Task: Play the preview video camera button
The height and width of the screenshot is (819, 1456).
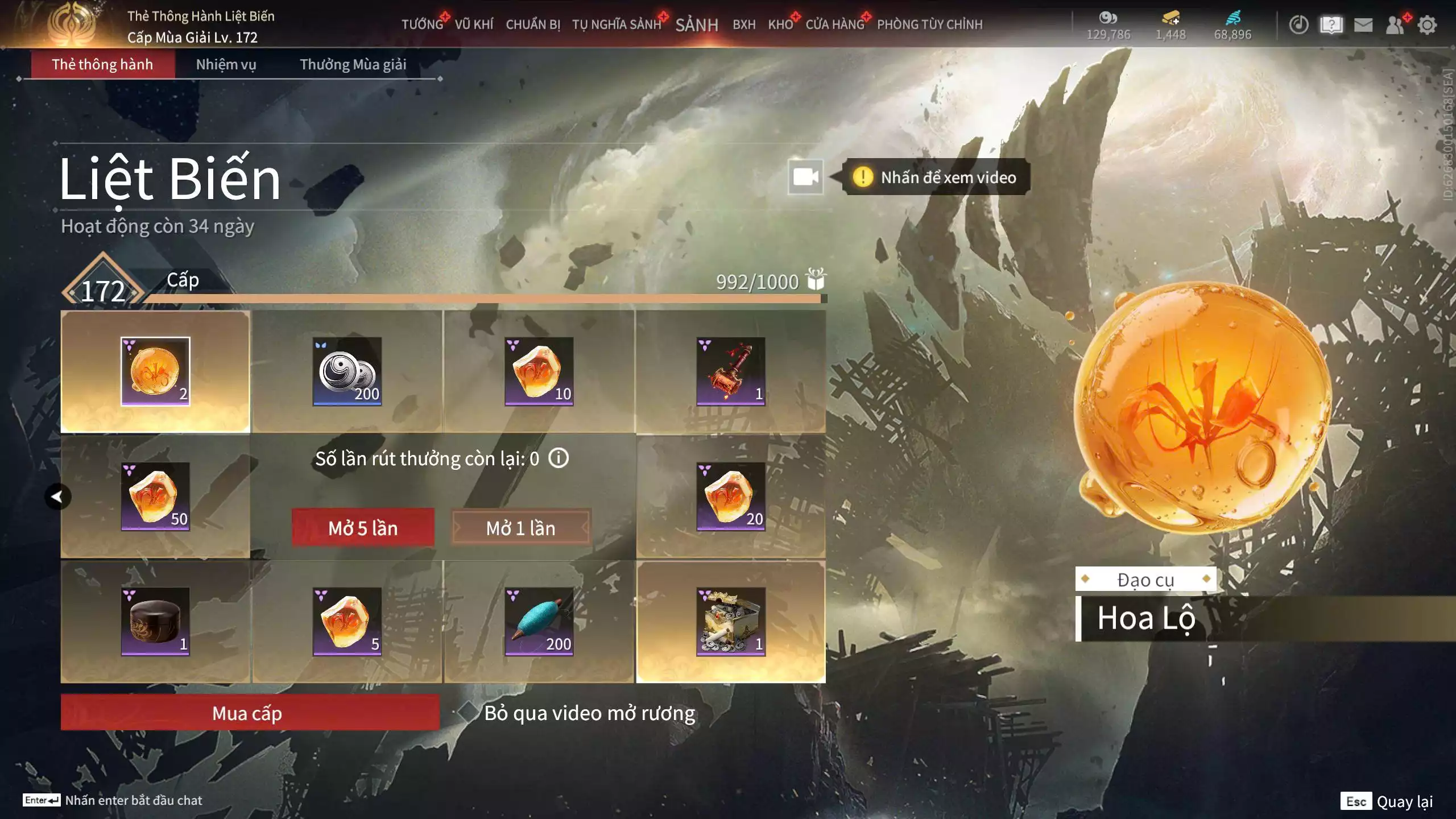Action: pyautogui.click(x=805, y=177)
